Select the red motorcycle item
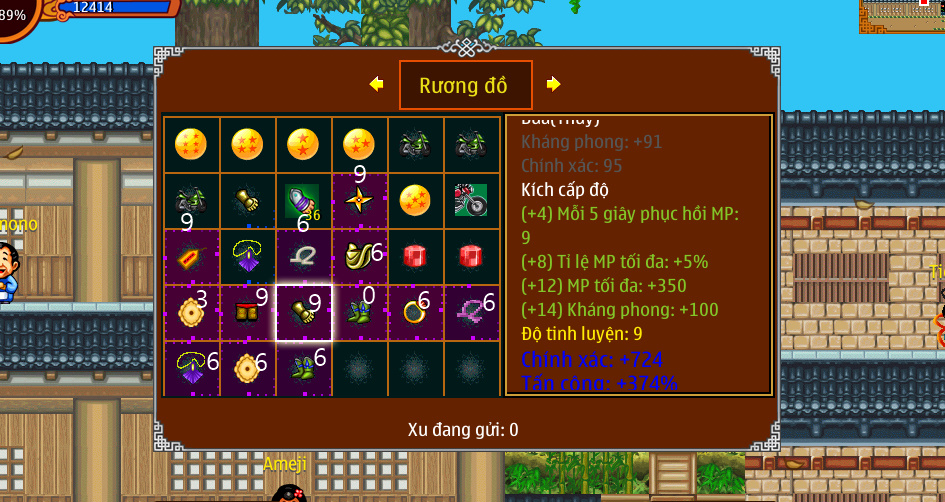 (x=470, y=200)
